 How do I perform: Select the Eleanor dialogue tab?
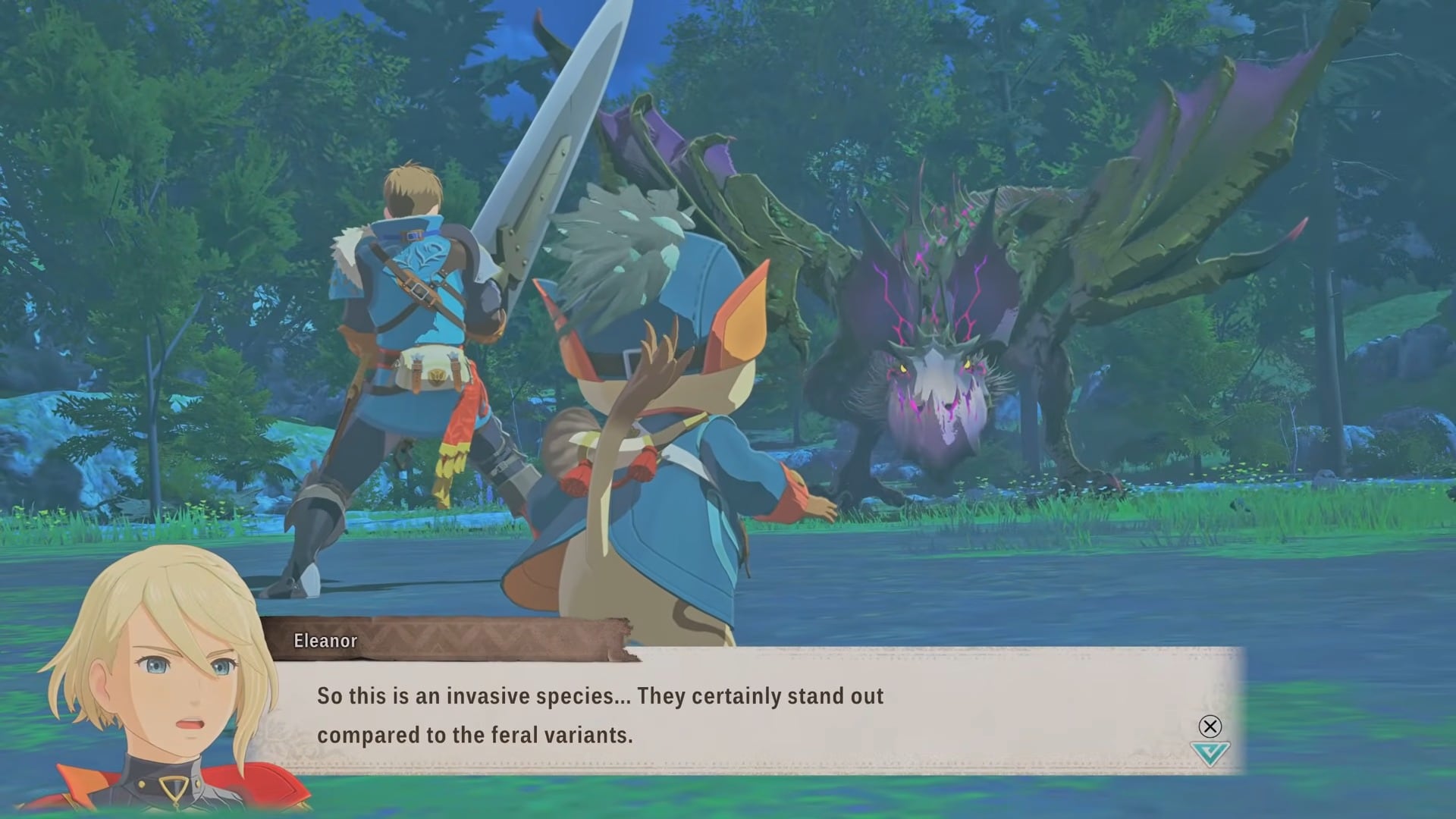(x=325, y=640)
